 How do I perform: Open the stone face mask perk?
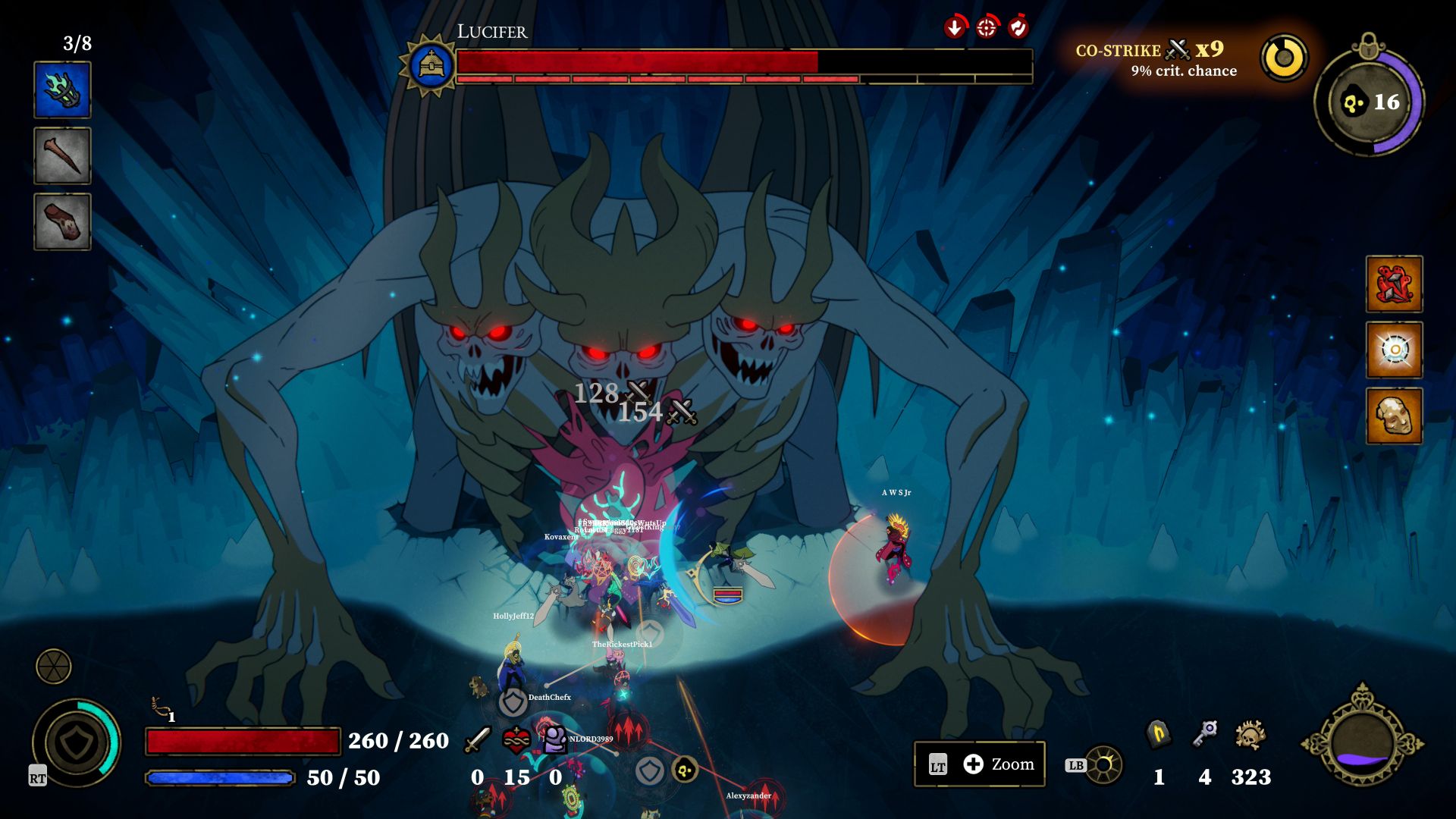click(x=1394, y=416)
